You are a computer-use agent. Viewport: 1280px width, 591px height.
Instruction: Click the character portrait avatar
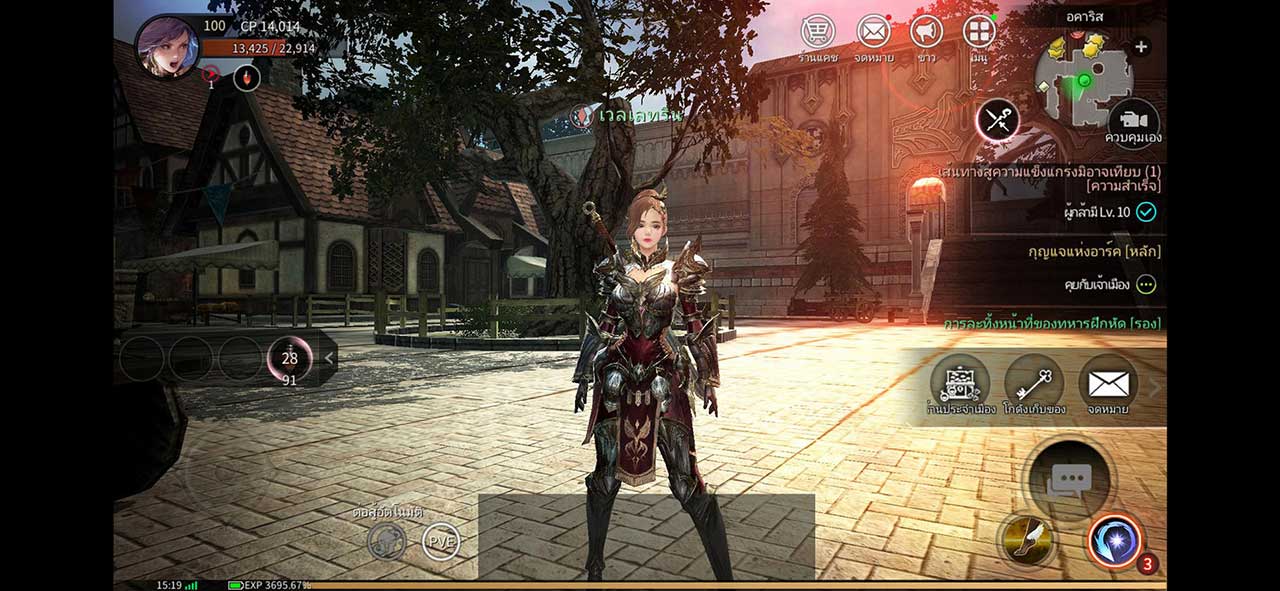(166, 47)
